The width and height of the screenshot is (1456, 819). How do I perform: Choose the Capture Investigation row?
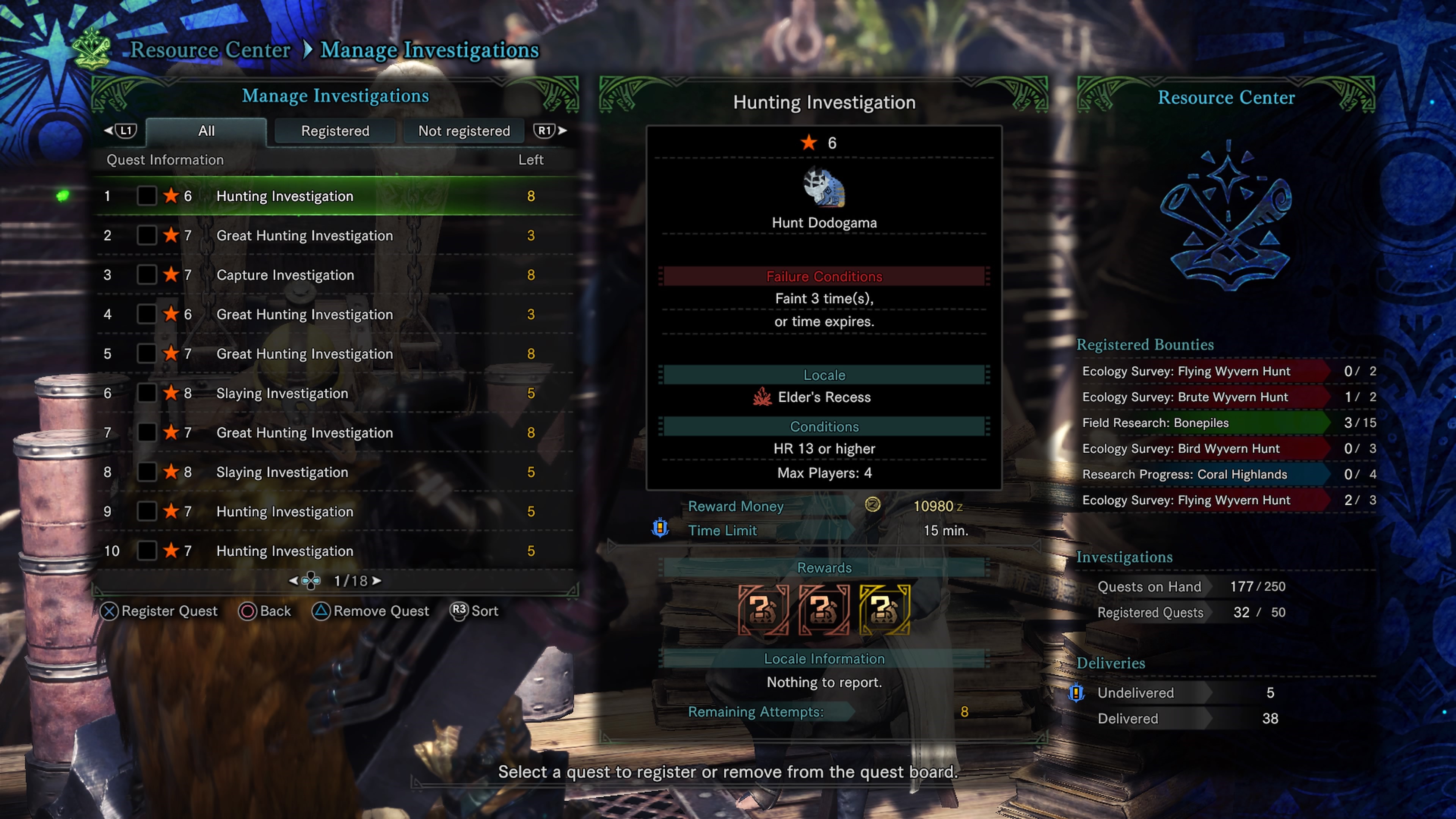[x=285, y=275]
